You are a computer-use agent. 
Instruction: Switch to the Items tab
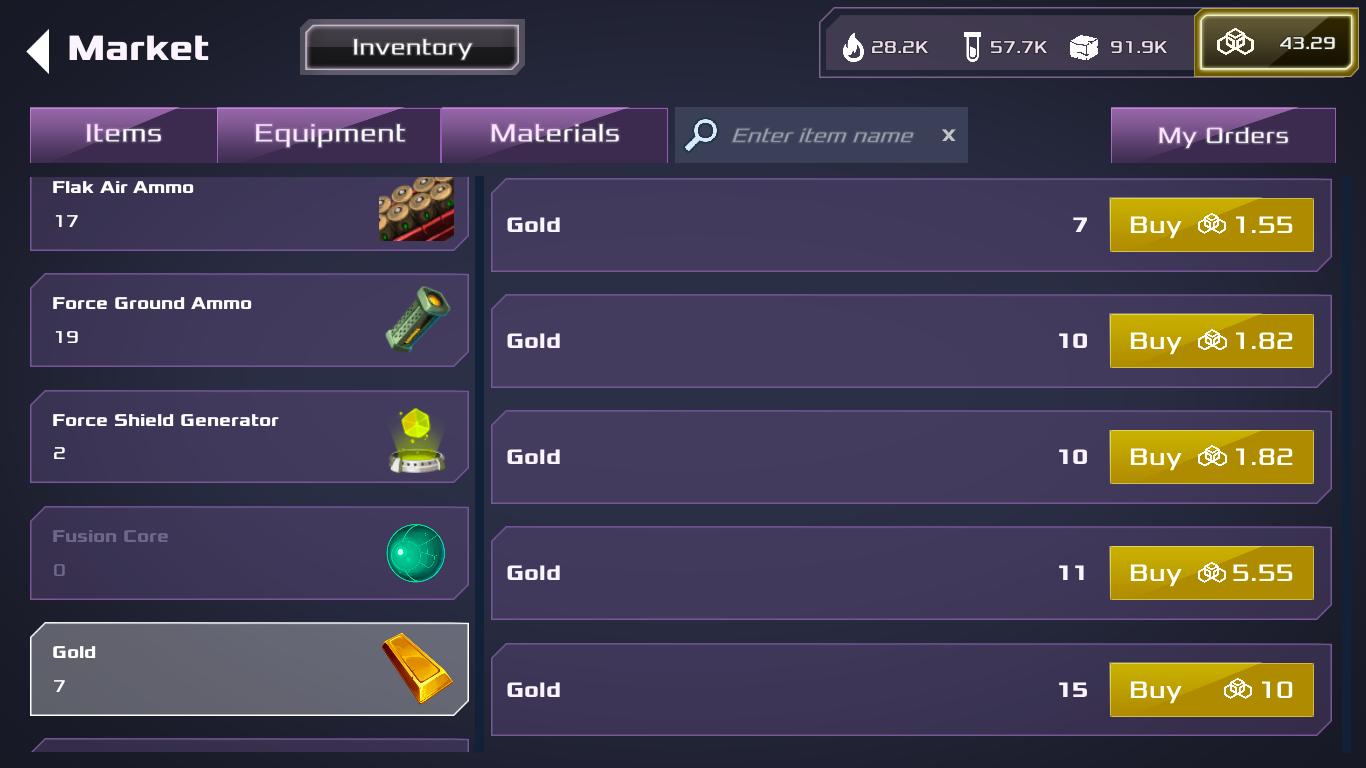click(x=123, y=135)
